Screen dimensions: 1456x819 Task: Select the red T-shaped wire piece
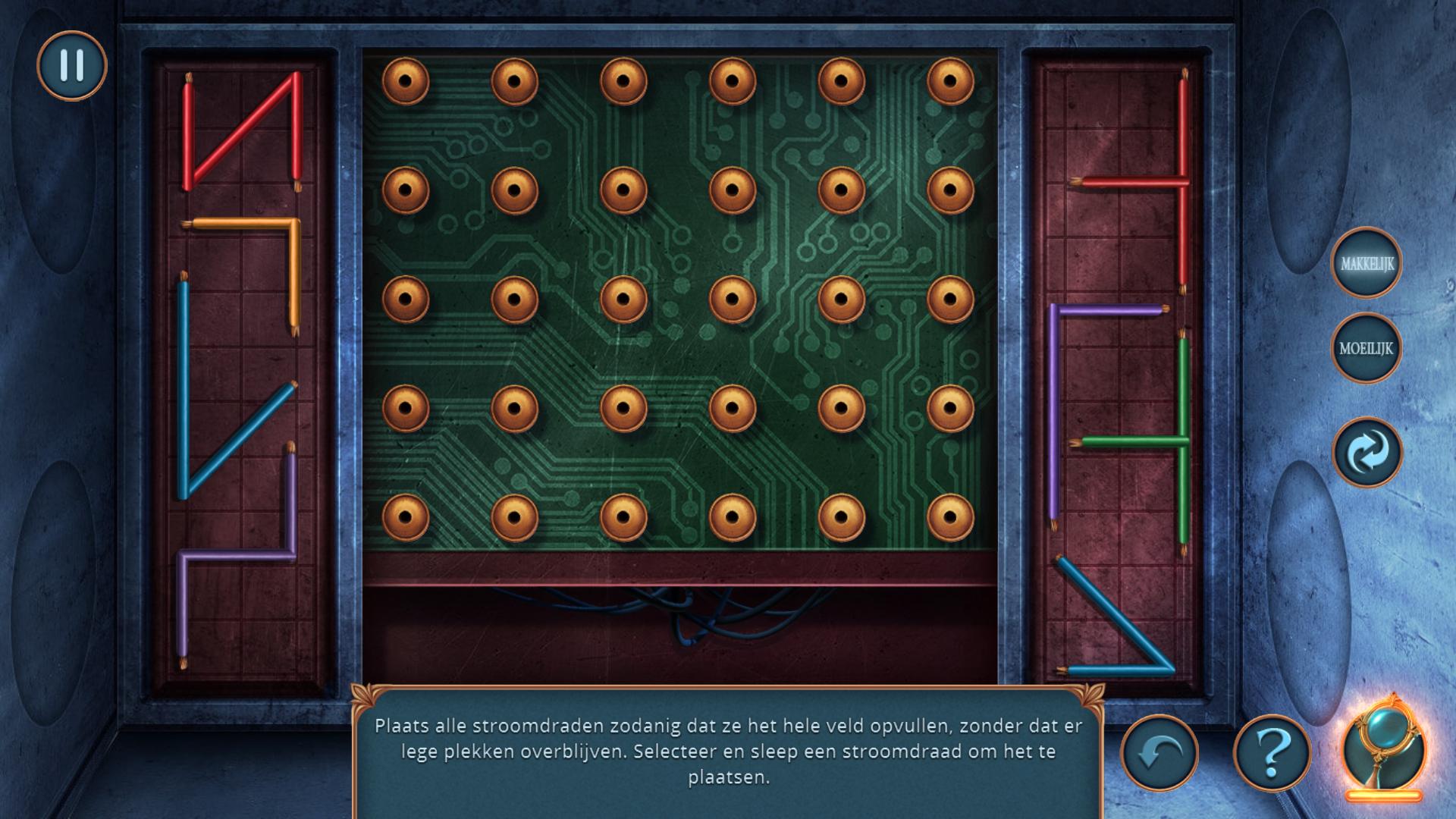1182,182
